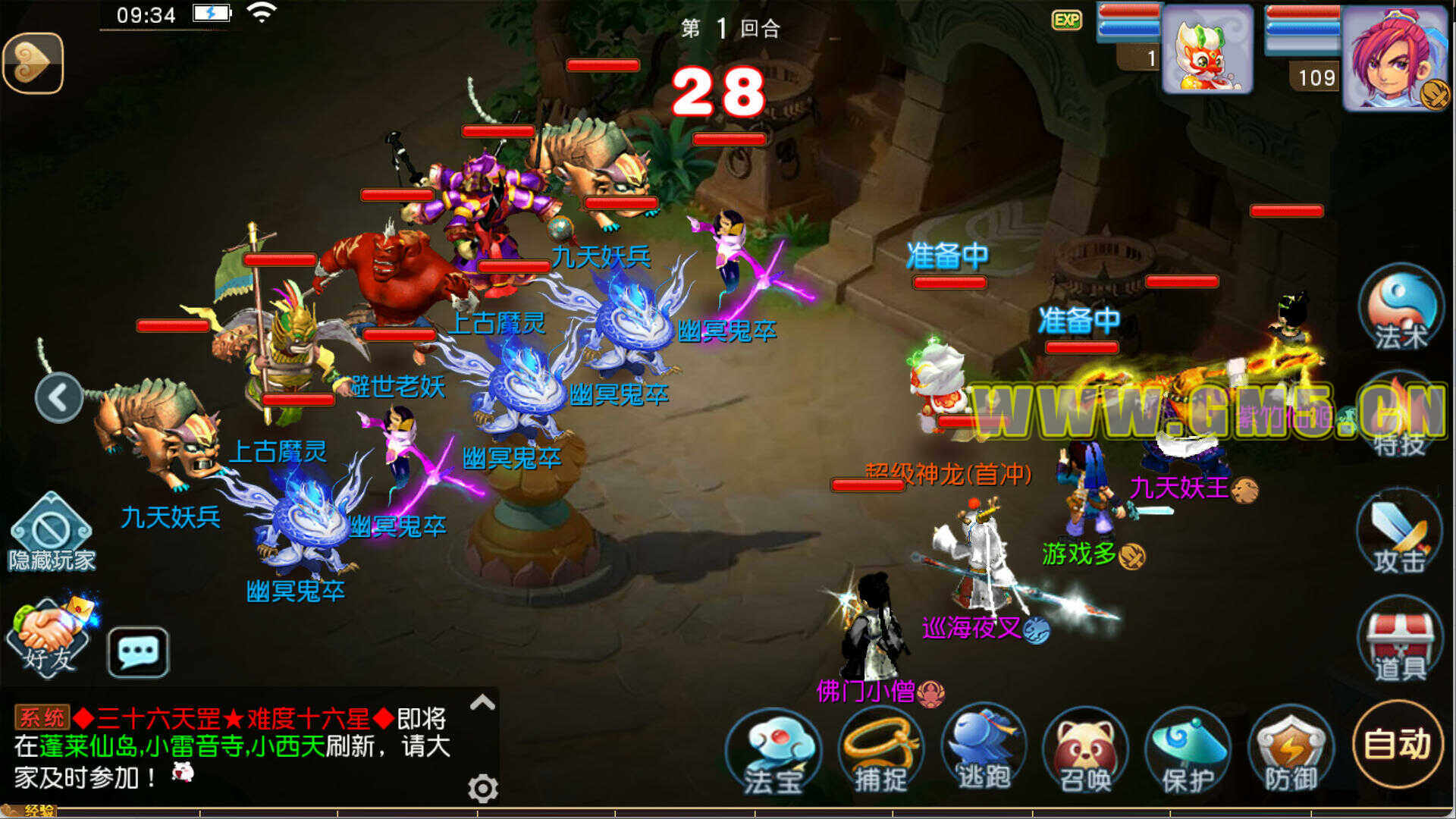Open the chat bubble button
The height and width of the screenshot is (819, 1456).
click(138, 651)
